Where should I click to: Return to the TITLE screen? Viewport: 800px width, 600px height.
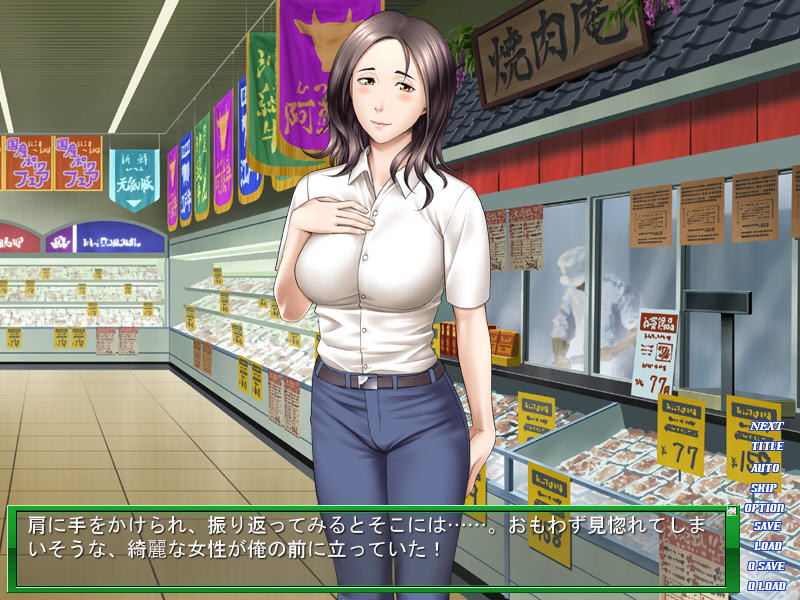click(x=767, y=446)
